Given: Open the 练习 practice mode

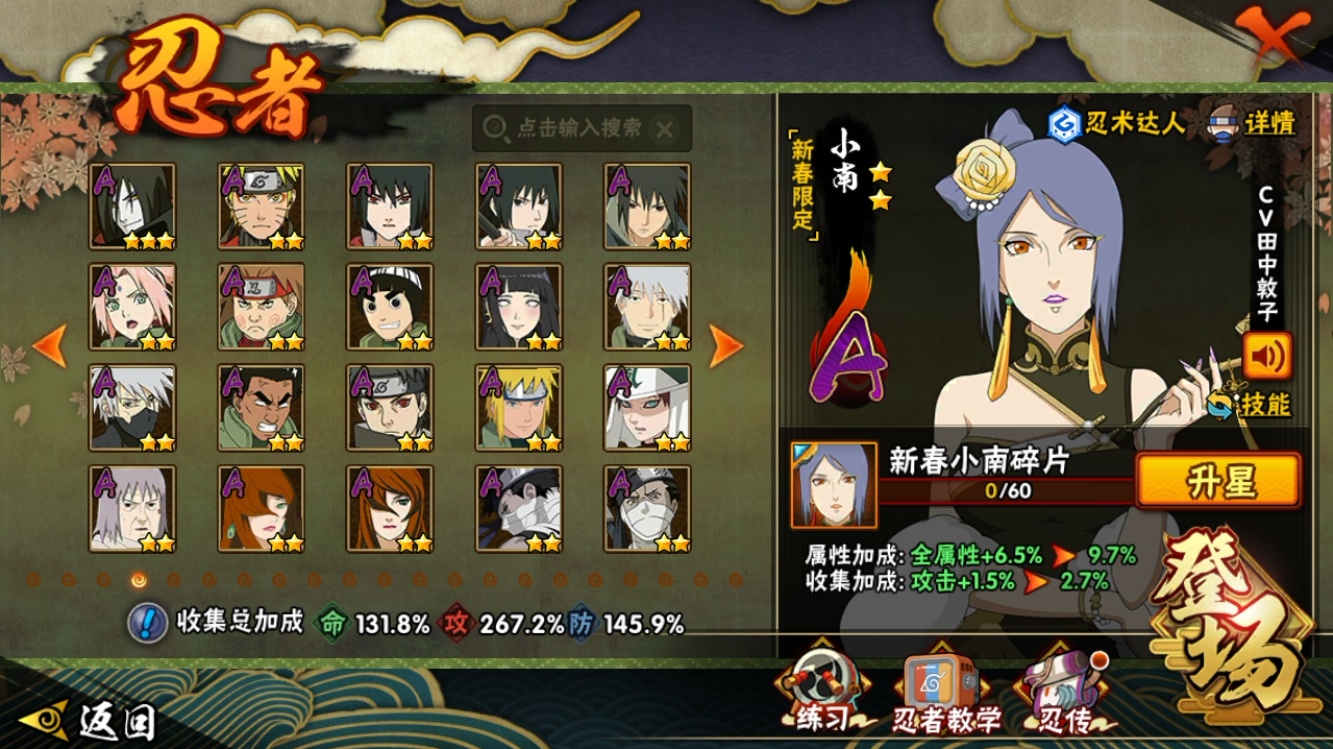Looking at the screenshot, I should tap(821, 695).
